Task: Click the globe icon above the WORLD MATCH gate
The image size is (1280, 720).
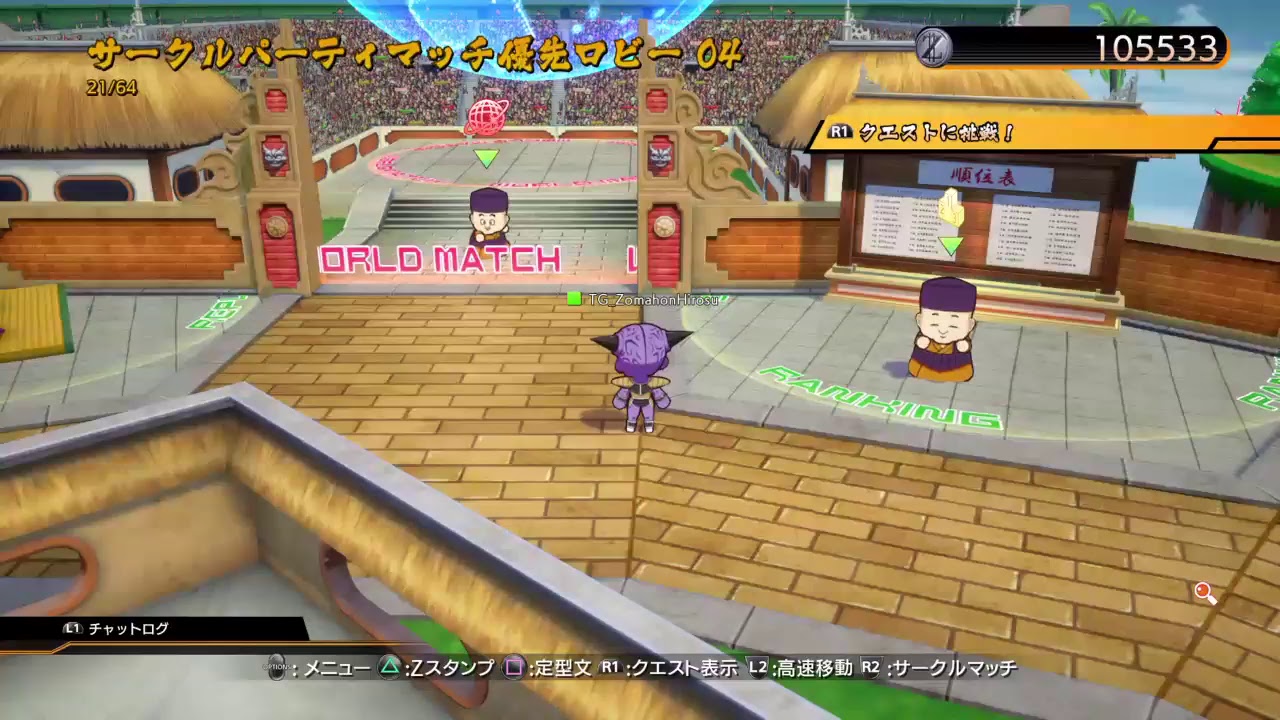Action: coord(486,117)
